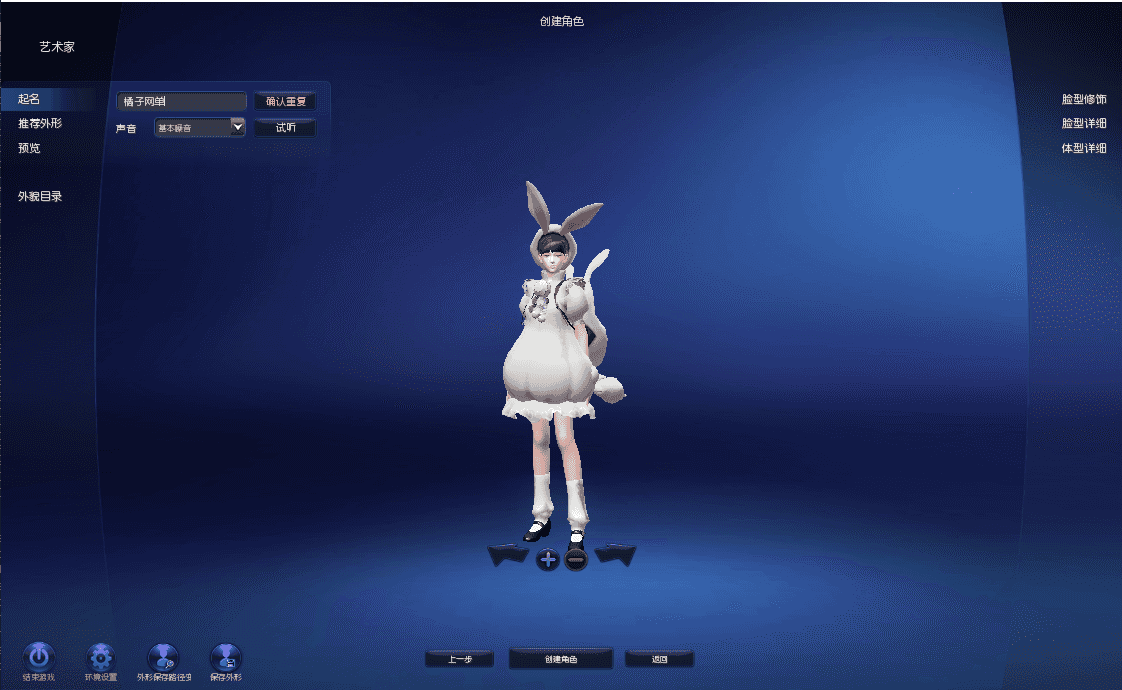Open 环境设置 gear settings icon
This screenshot has width=1122, height=690.
[101, 657]
